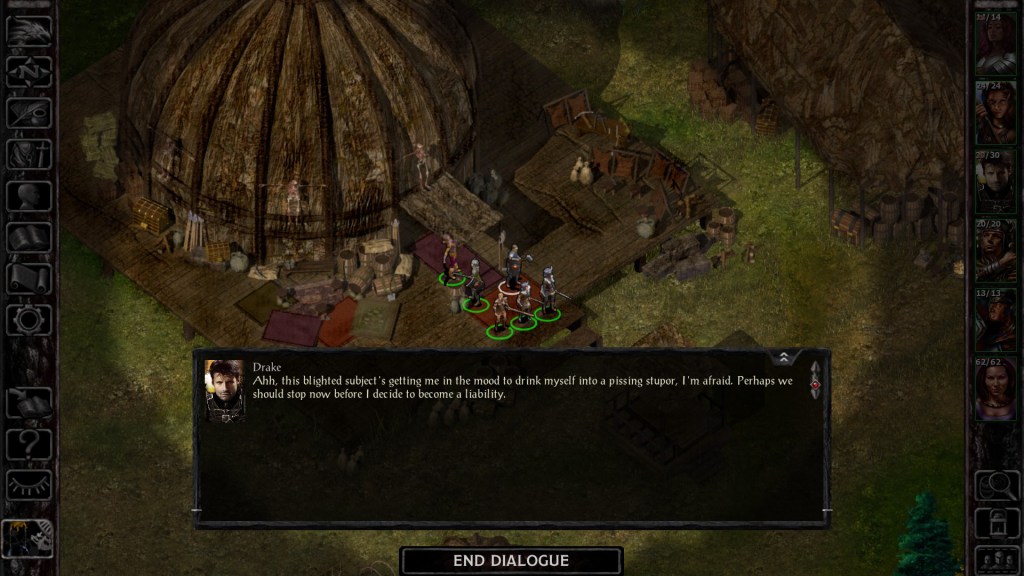Pick the party portrait showing 13/13 health
This screenshot has width=1024, height=576.
(996, 320)
